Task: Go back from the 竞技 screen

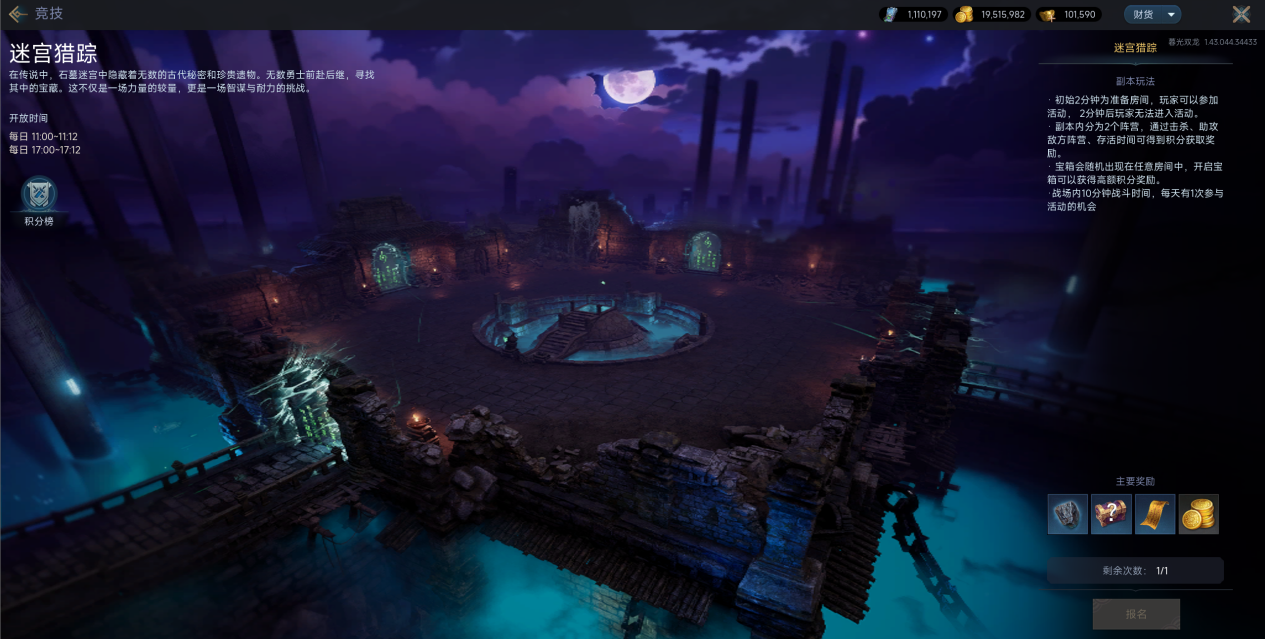Action: (18, 14)
